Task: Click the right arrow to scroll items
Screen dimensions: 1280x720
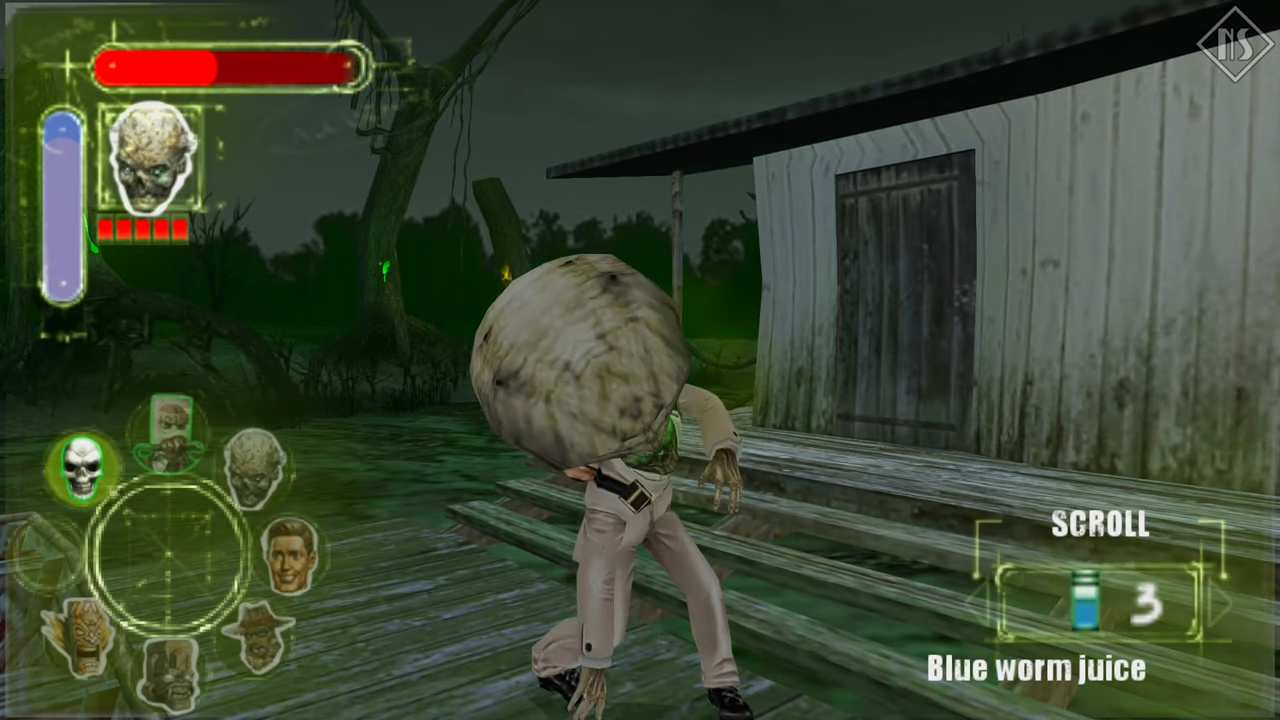Action: (1220, 603)
